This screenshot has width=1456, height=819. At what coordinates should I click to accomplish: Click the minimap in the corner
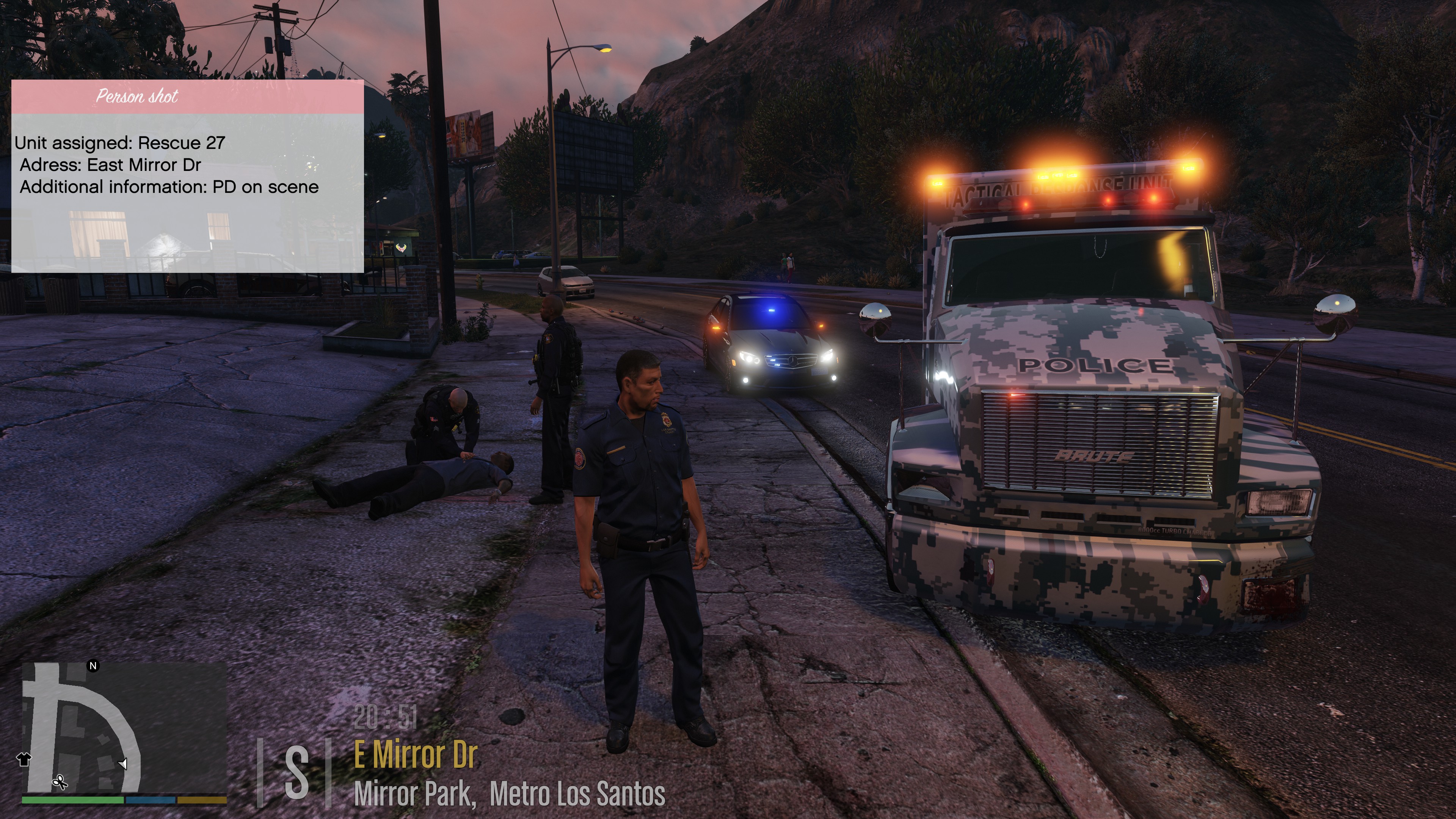pos(124,729)
